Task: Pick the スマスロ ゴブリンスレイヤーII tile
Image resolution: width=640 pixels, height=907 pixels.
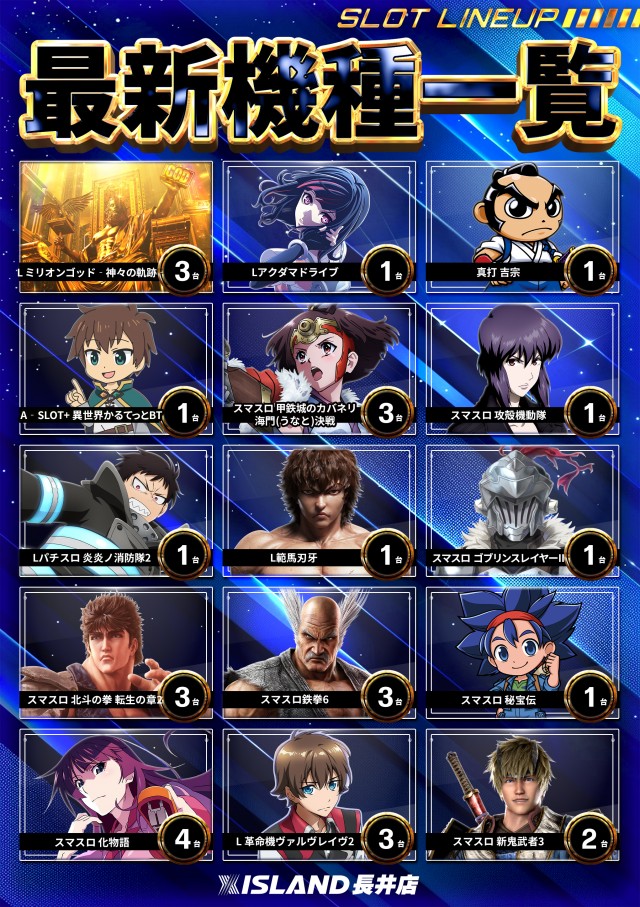Action: point(523,511)
